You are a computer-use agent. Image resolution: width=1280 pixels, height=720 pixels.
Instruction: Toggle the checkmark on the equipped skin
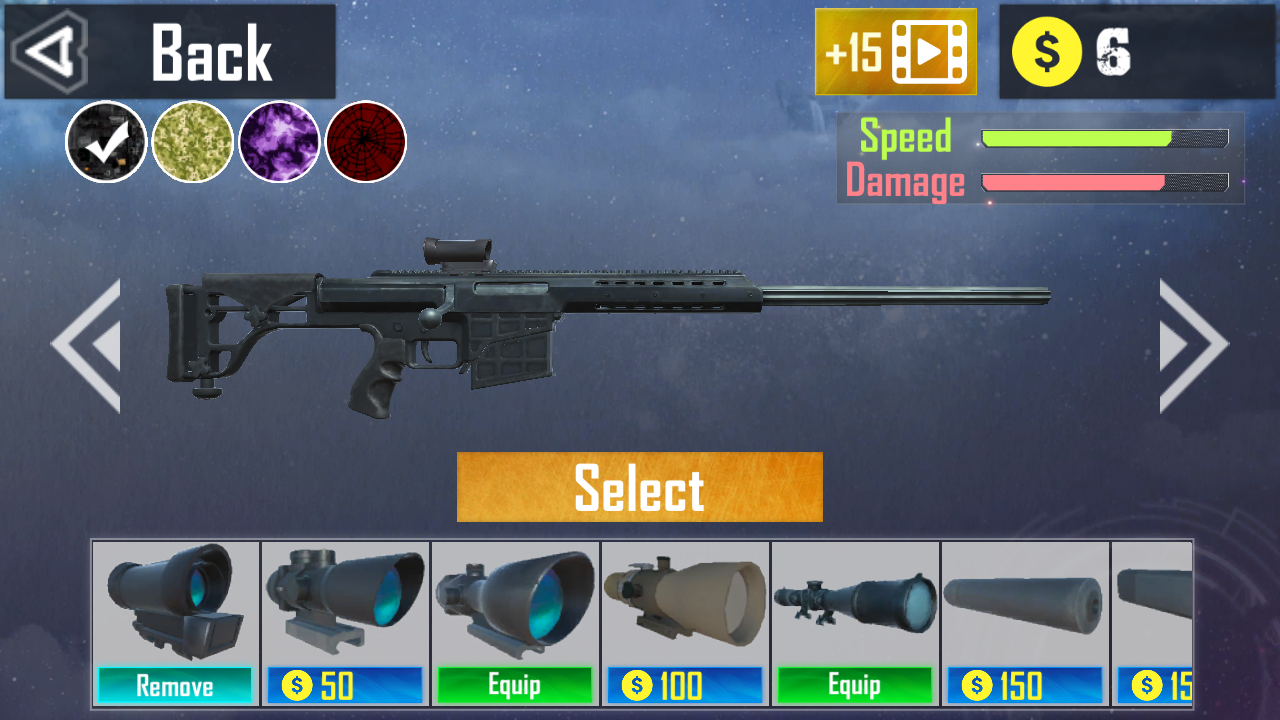coord(104,142)
